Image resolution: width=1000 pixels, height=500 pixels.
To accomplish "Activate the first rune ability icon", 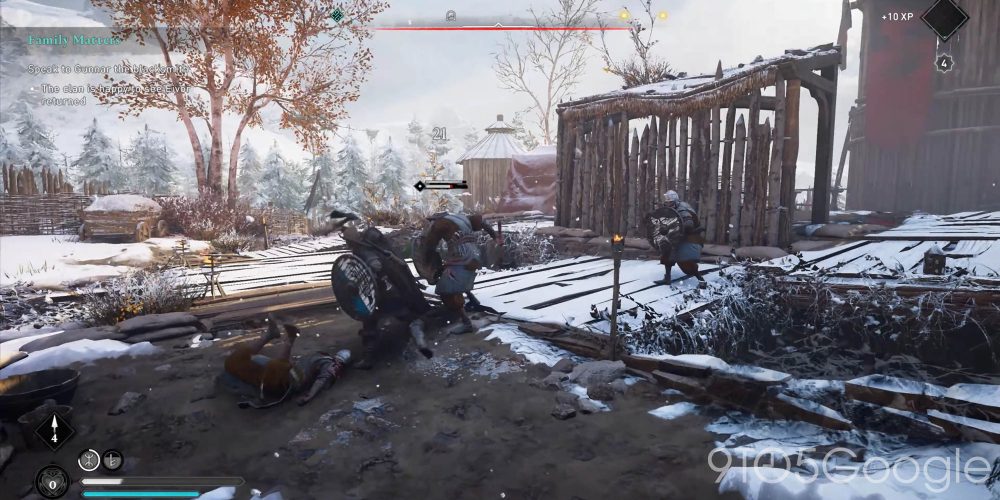I will (x=88, y=459).
